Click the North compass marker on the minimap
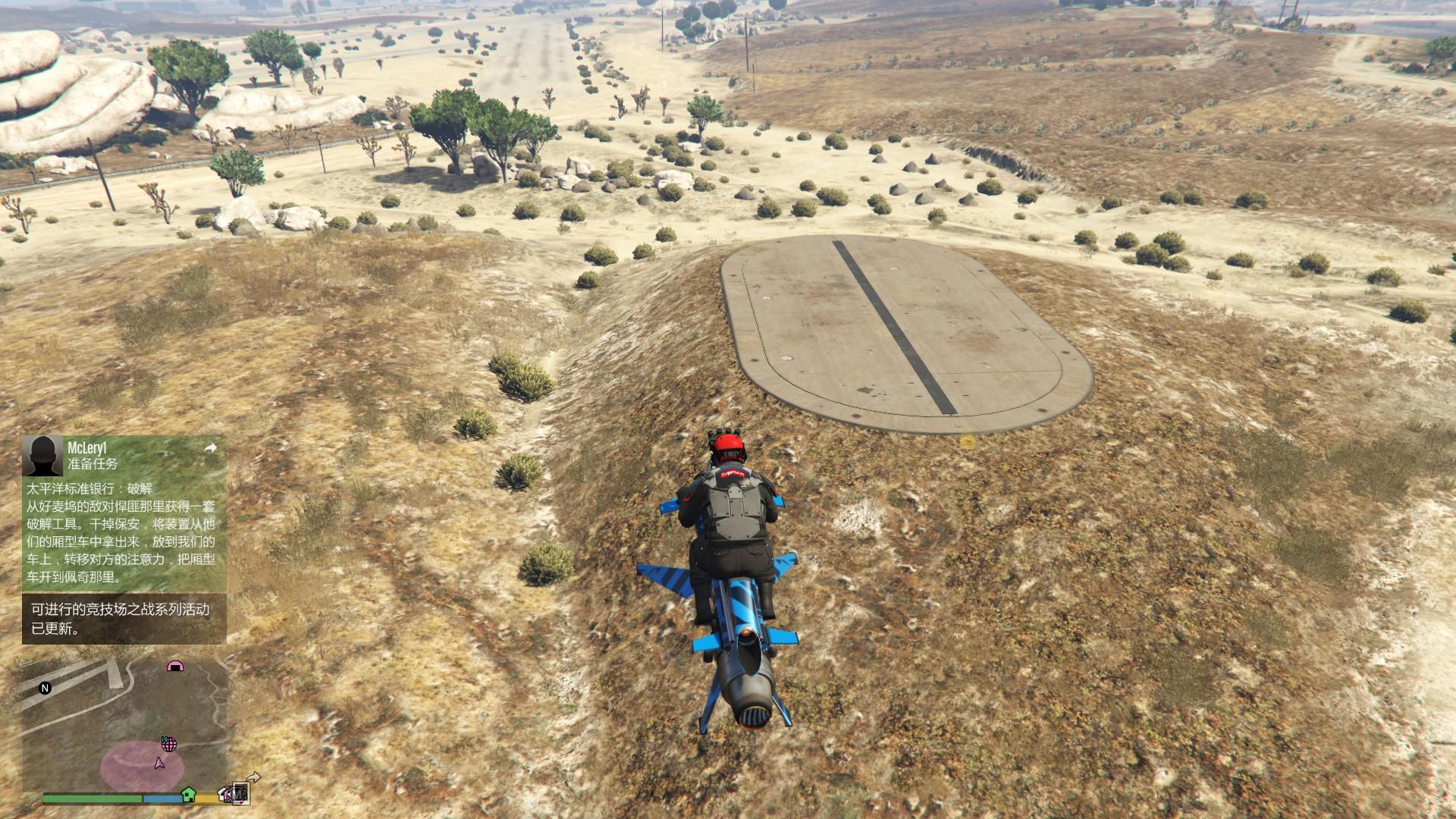 click(45, 688)
